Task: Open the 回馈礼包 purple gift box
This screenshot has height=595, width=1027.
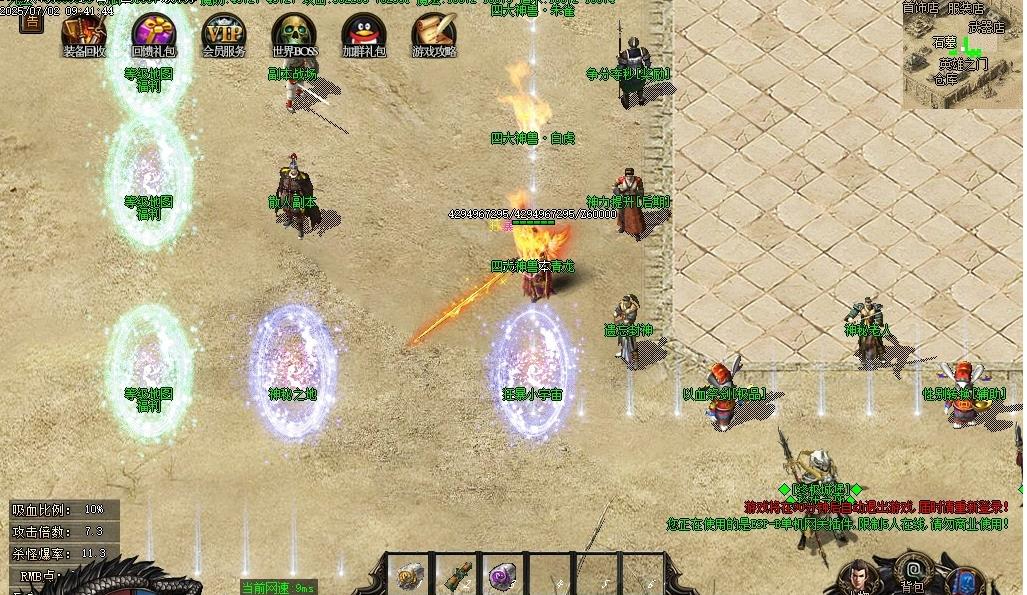Action: click(x=153, y=33)
